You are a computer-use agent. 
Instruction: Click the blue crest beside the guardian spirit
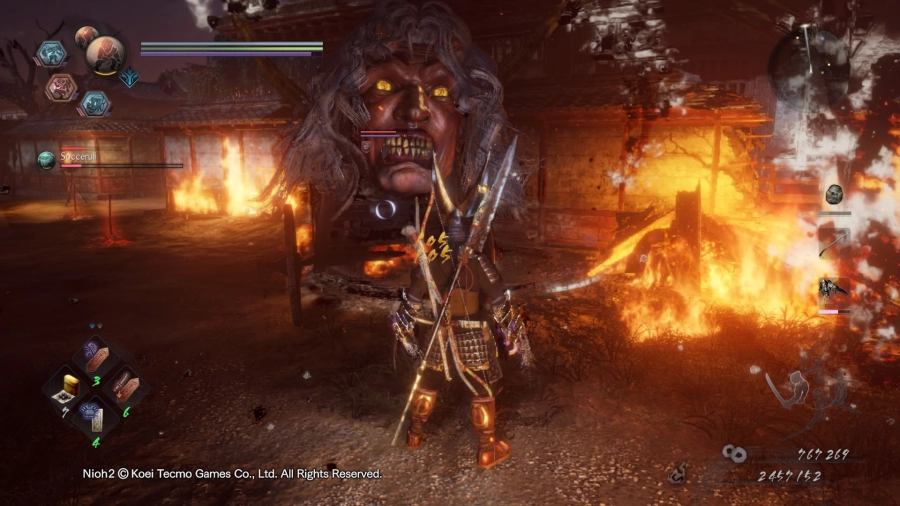click(130, 77)
